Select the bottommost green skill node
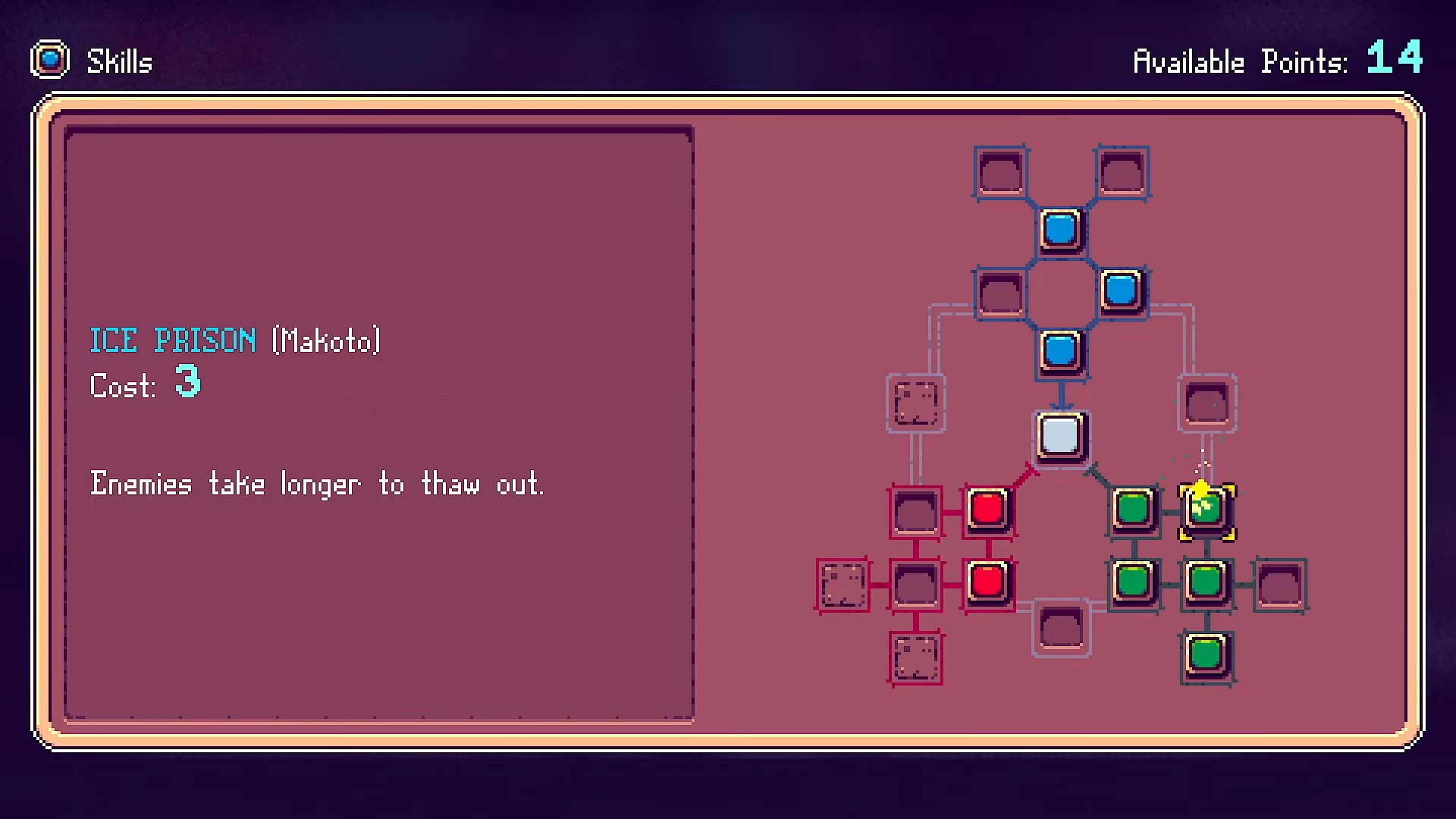The image size is (1456, 819). point(1206,654)
